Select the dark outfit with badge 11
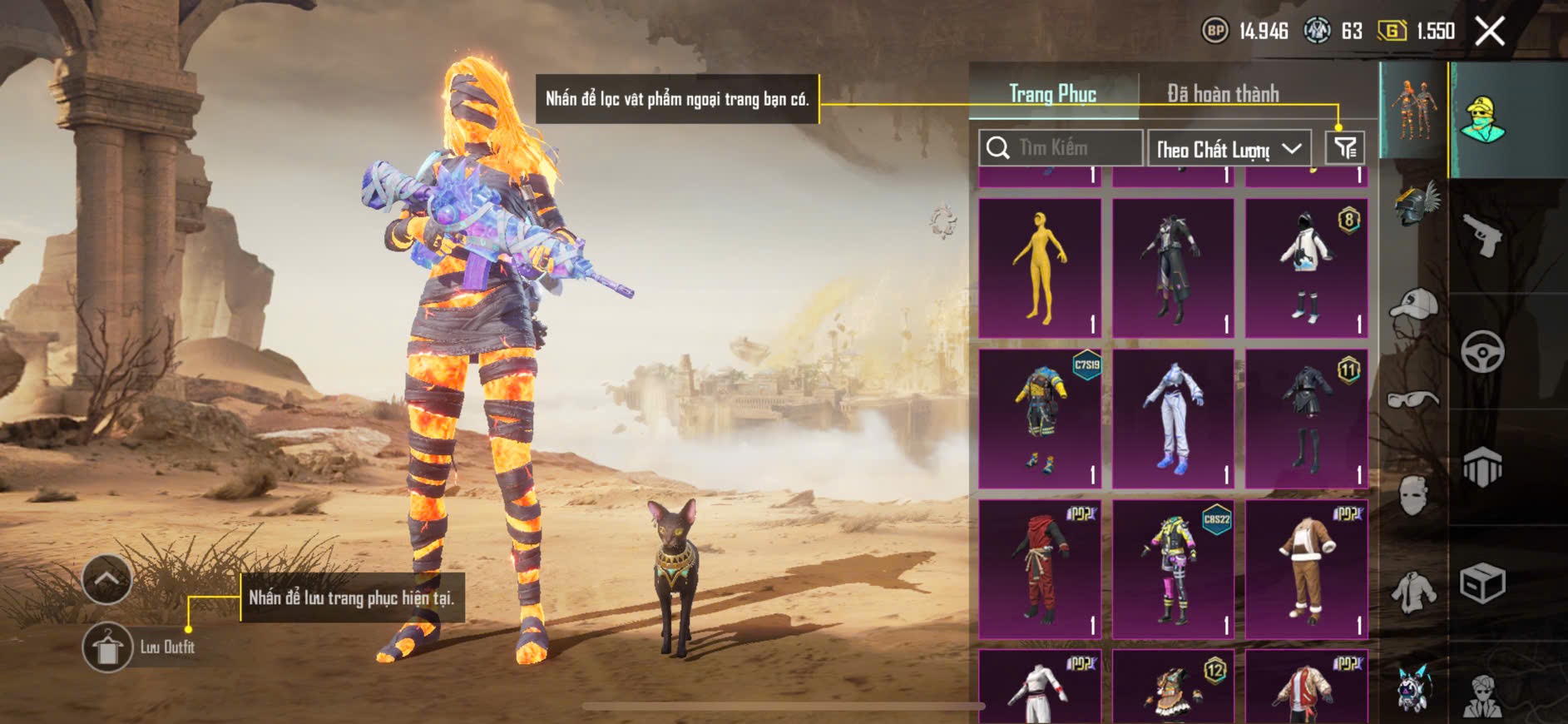 point(1306,419)
